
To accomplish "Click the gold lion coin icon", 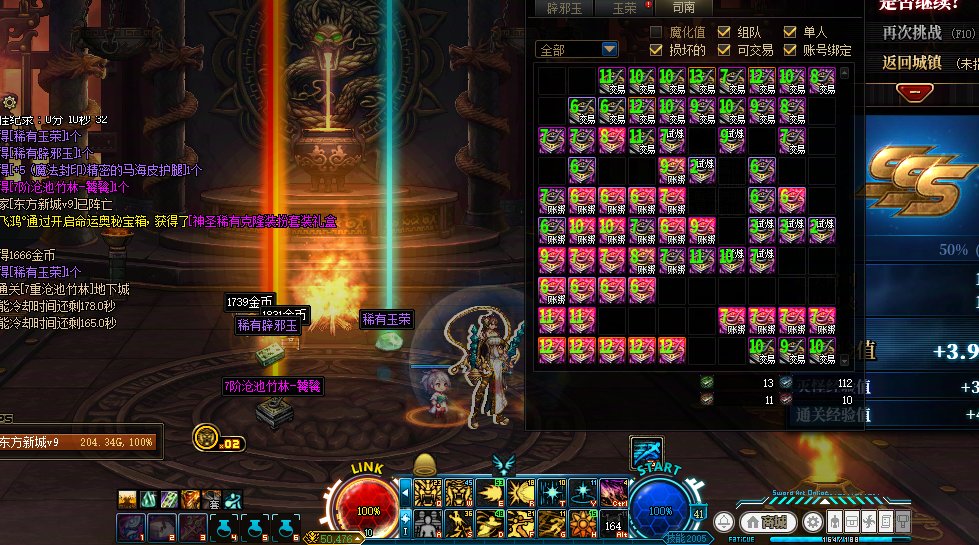I will (206, 437).
